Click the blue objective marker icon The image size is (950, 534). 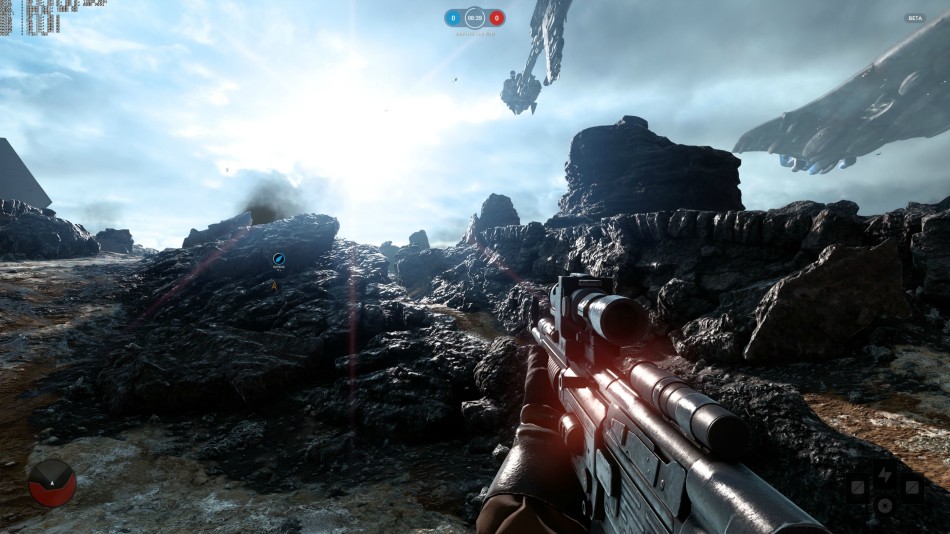click(x=278, y=260)
